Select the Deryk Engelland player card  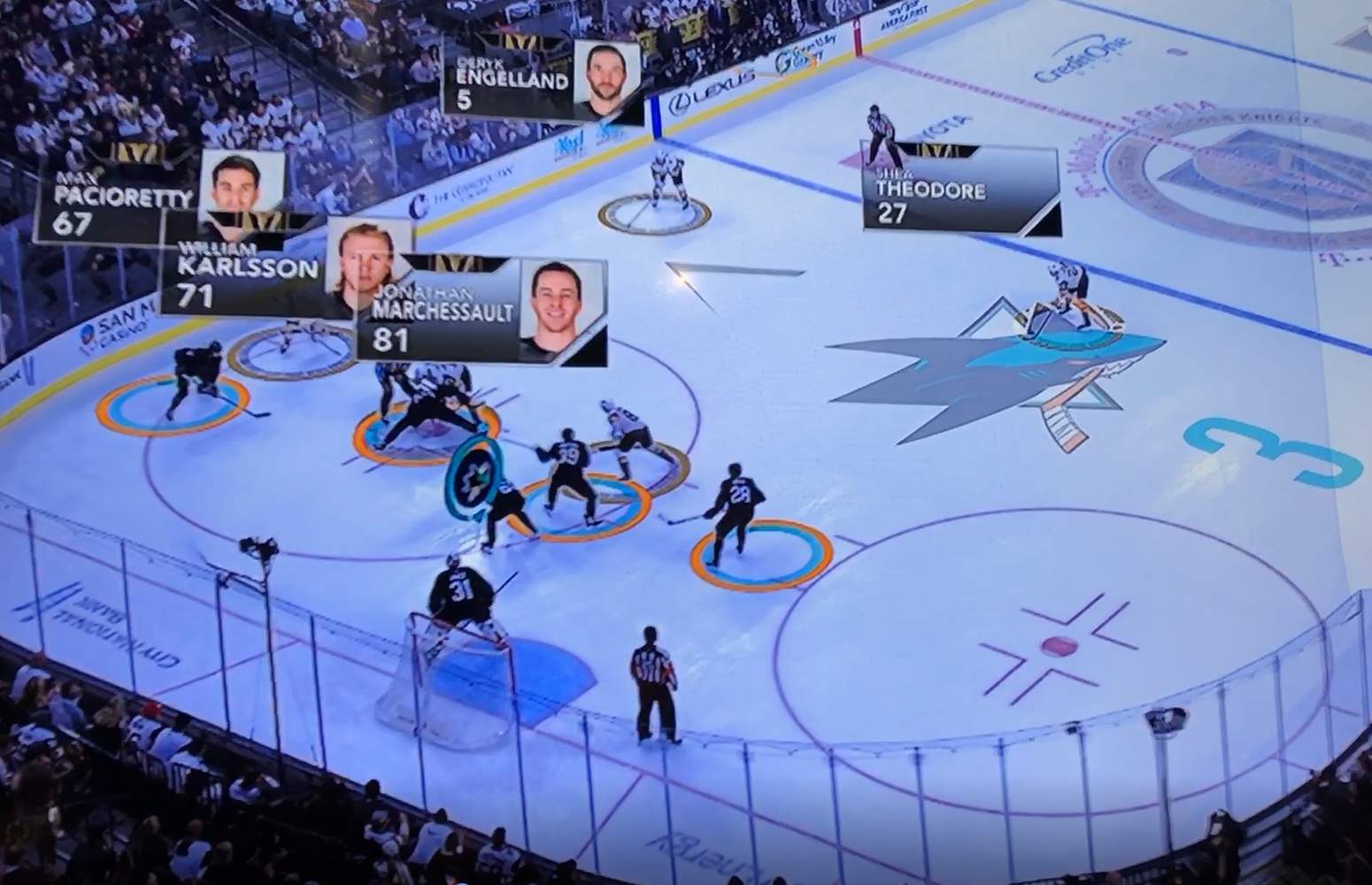pyautogui.click(x=540, y=80)
